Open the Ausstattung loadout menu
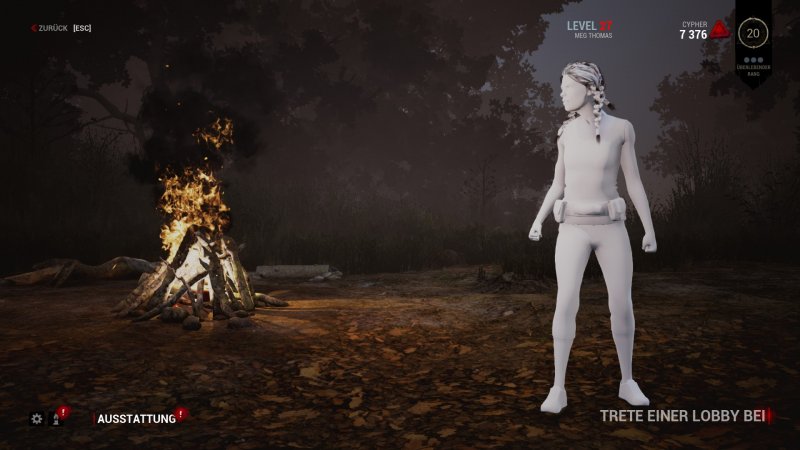The image size is (800, 450). [136, 419]
